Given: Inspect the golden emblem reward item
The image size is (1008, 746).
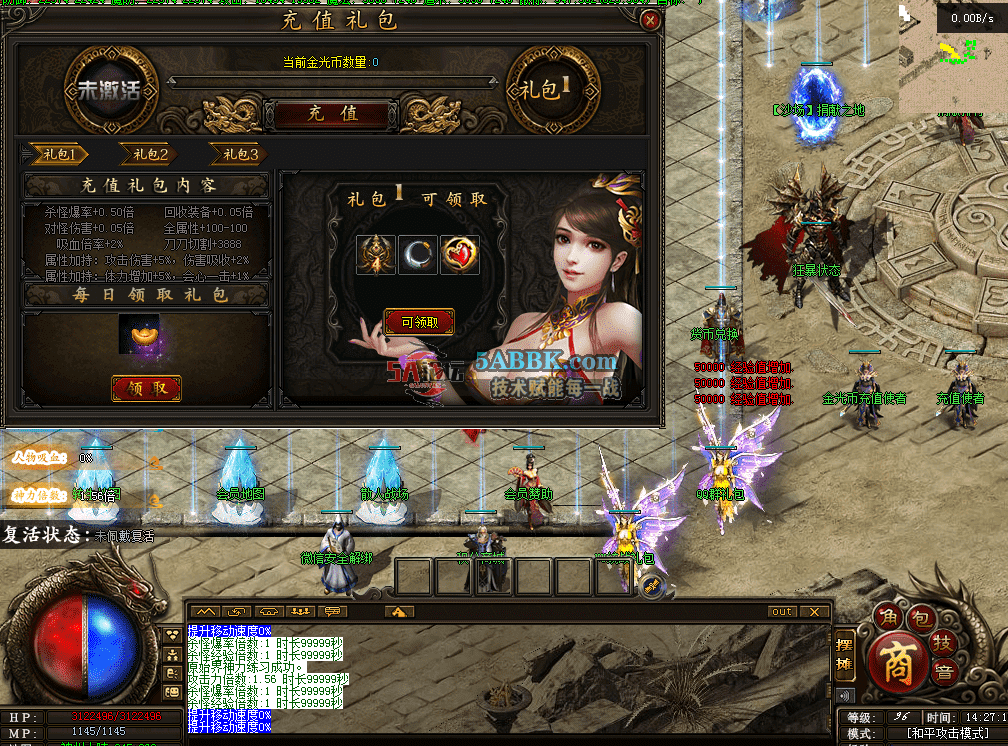Looking at the screenshot, I should coord(376,255).
